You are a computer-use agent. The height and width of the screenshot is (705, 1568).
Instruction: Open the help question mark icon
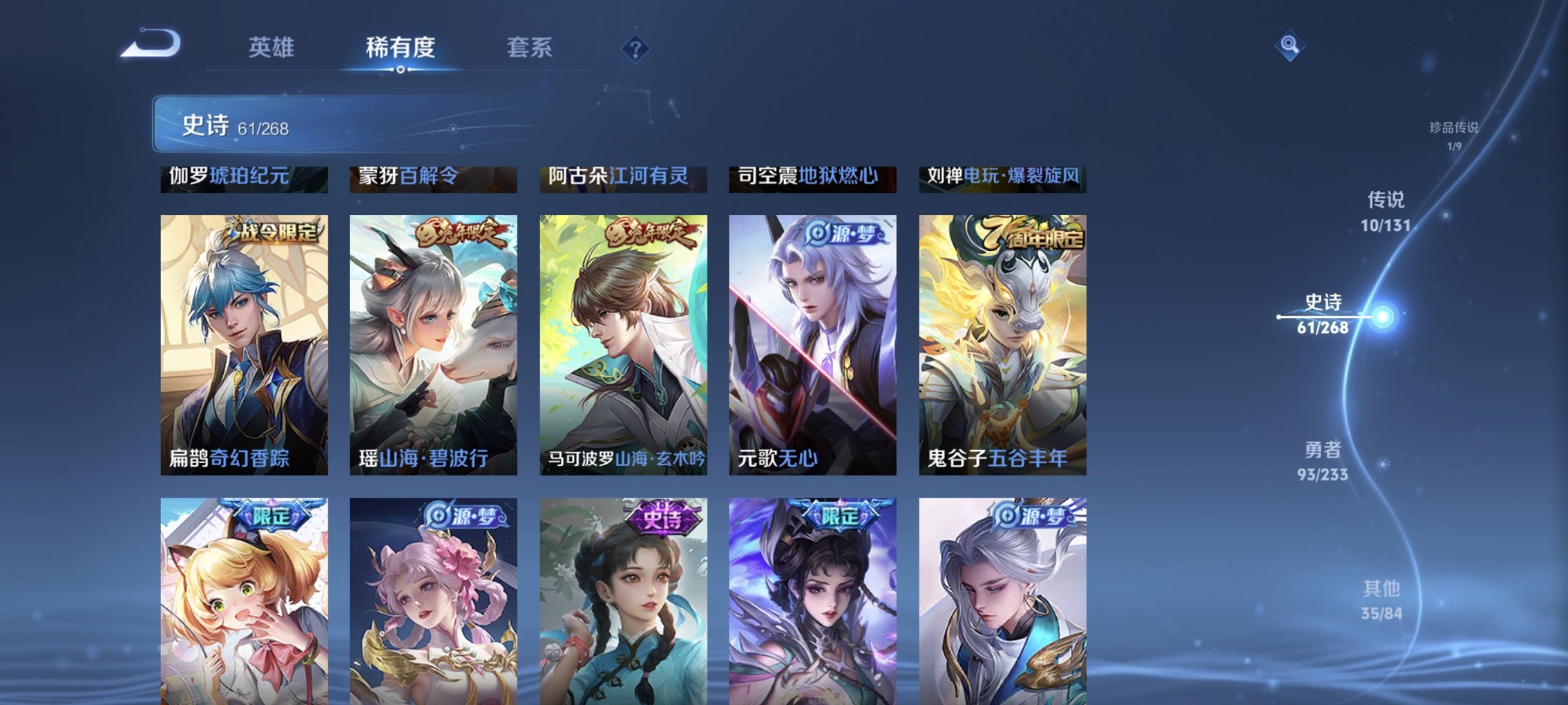(637, 48)
